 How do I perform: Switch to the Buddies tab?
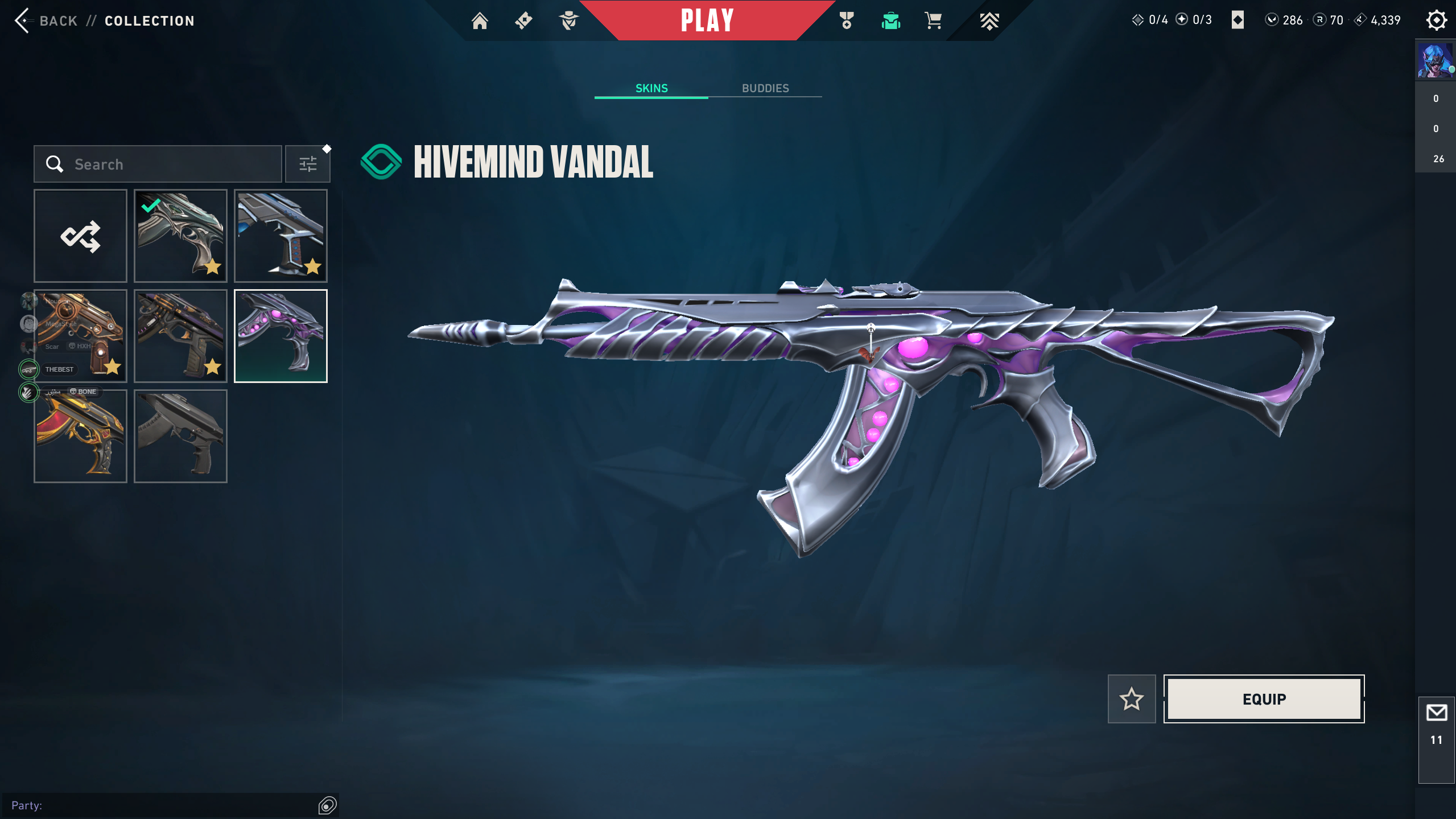(765, 88)
